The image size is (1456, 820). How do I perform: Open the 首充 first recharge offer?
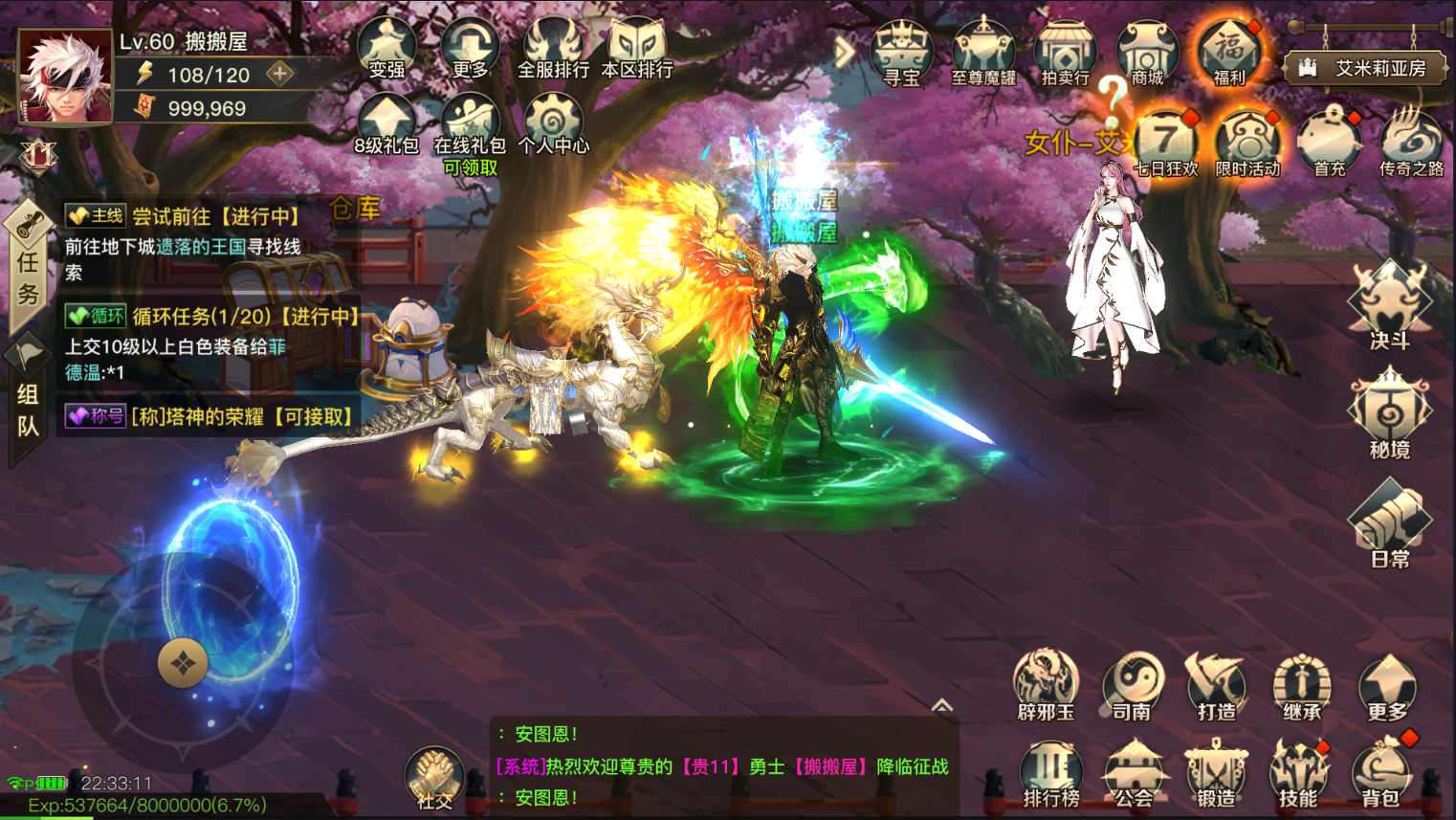[1329, 144]
